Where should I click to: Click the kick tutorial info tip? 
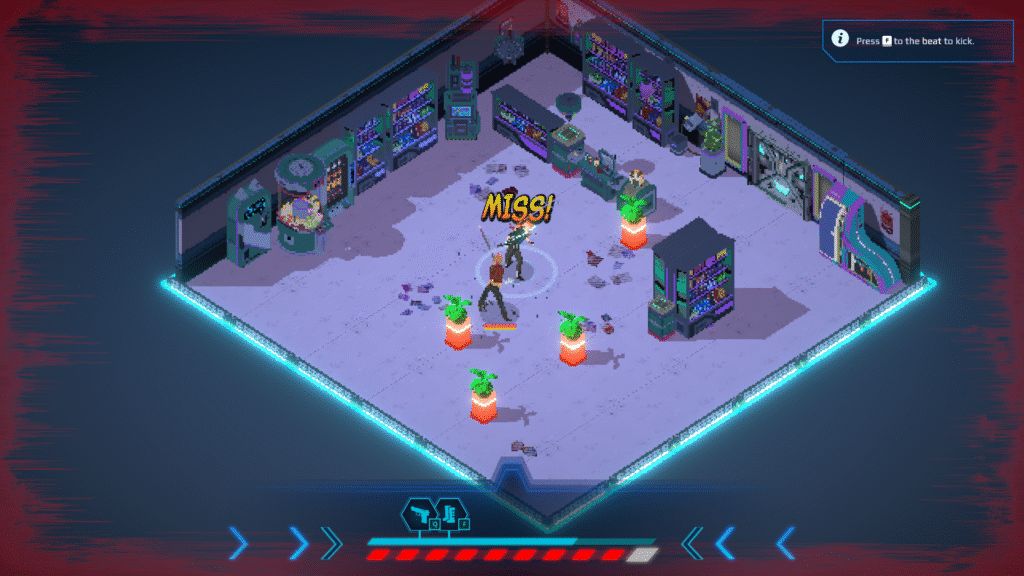click(912, 41)
